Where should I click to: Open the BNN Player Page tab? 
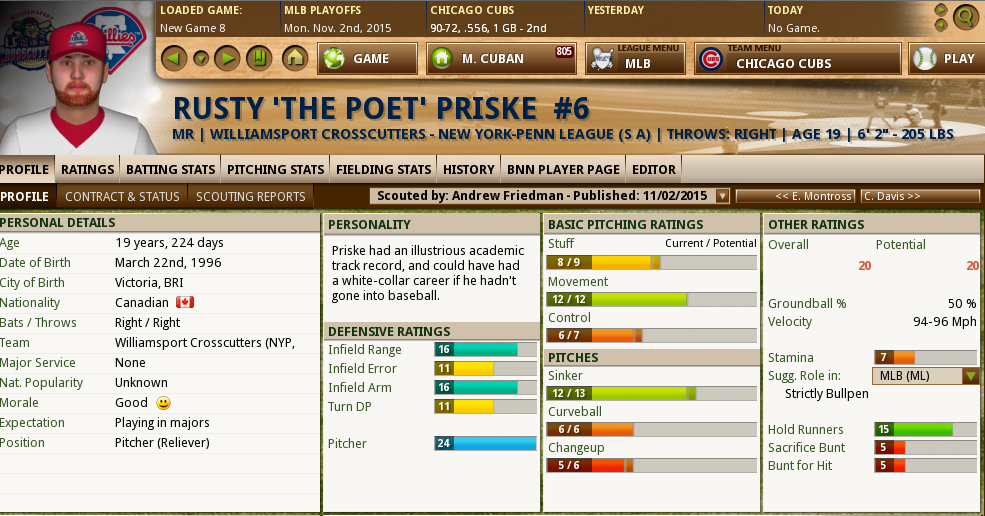[563, 169]
